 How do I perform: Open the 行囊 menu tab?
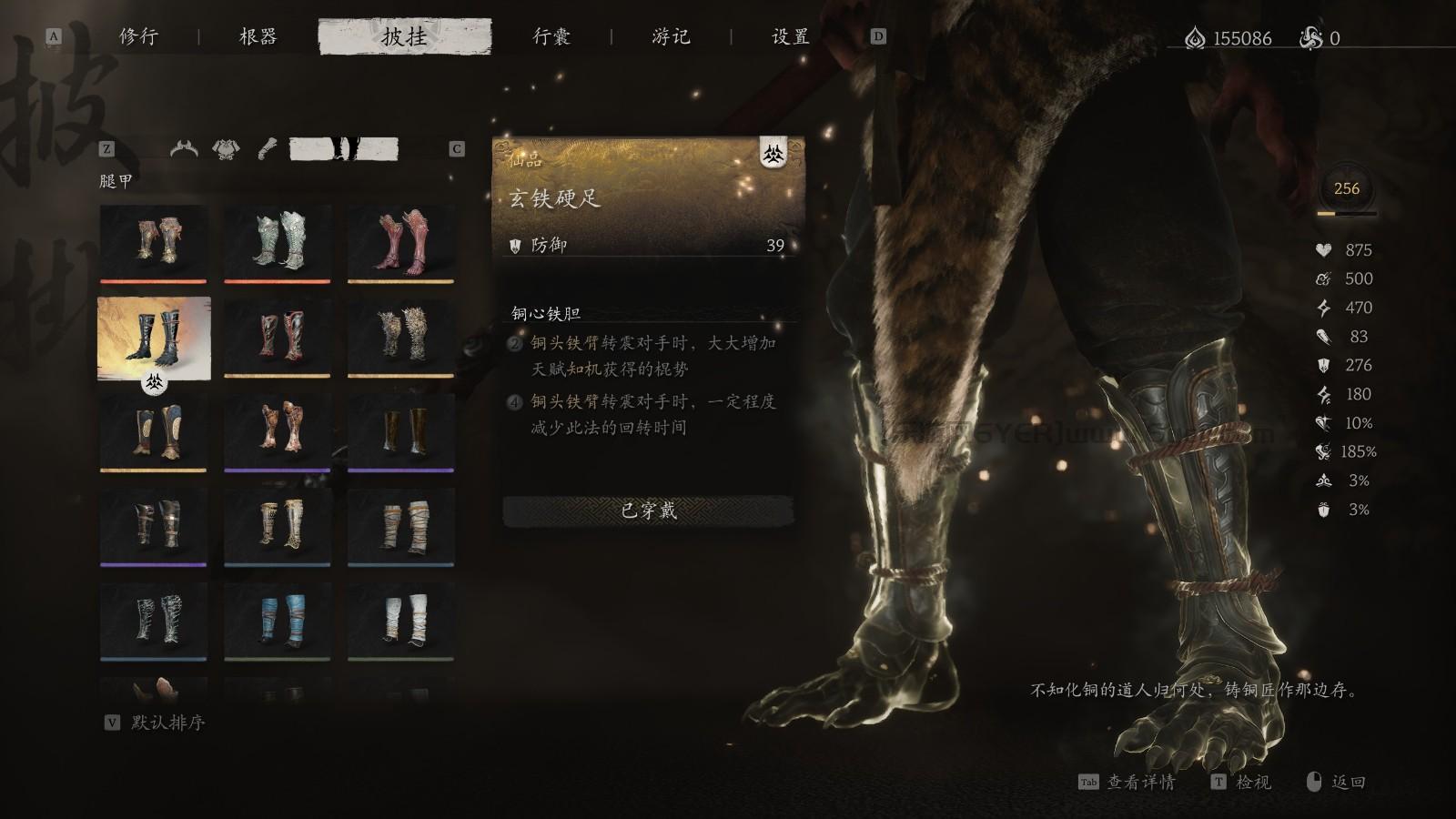(x=549, y=37)
